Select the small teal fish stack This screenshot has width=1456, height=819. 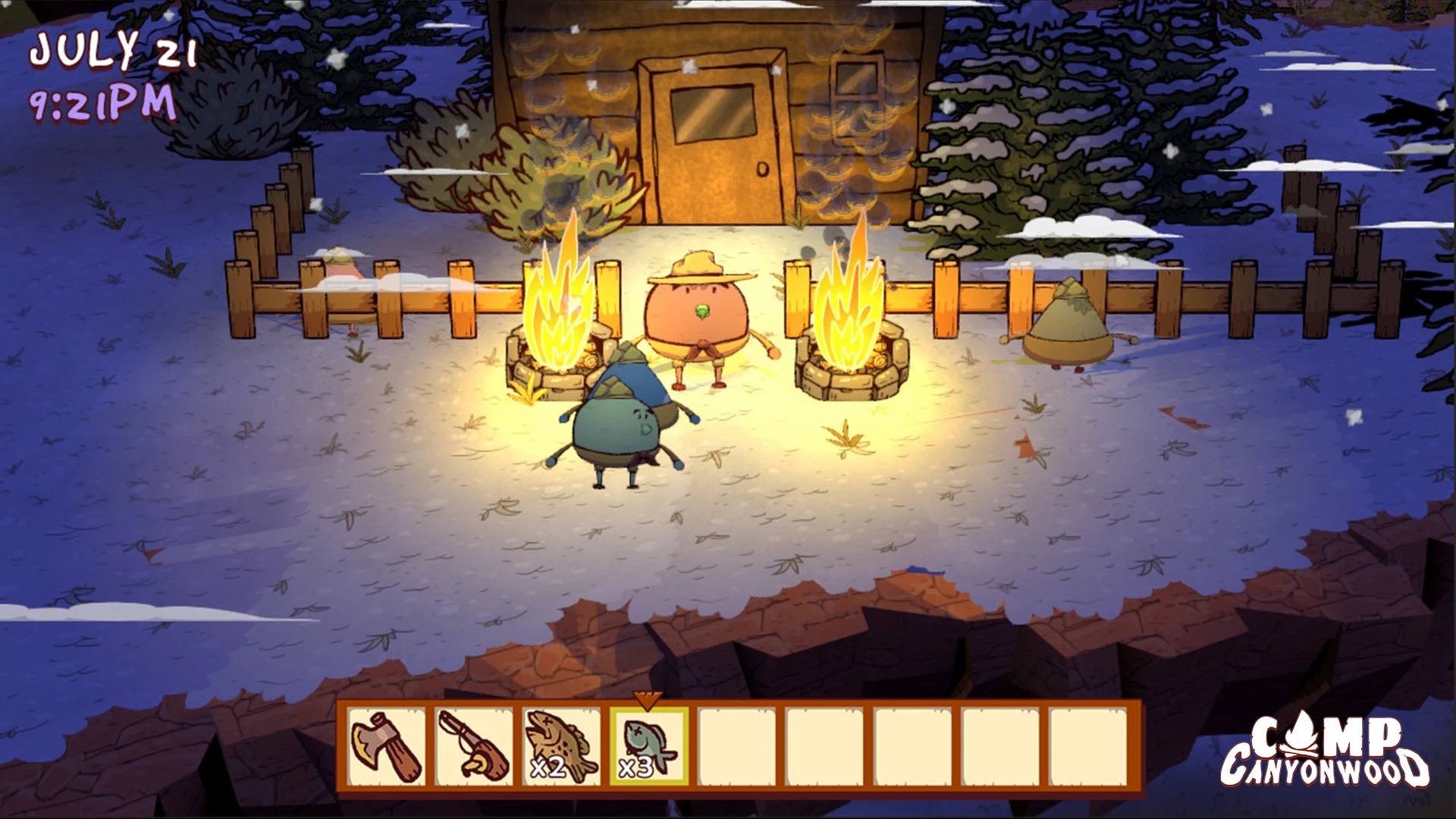[649, 747]
